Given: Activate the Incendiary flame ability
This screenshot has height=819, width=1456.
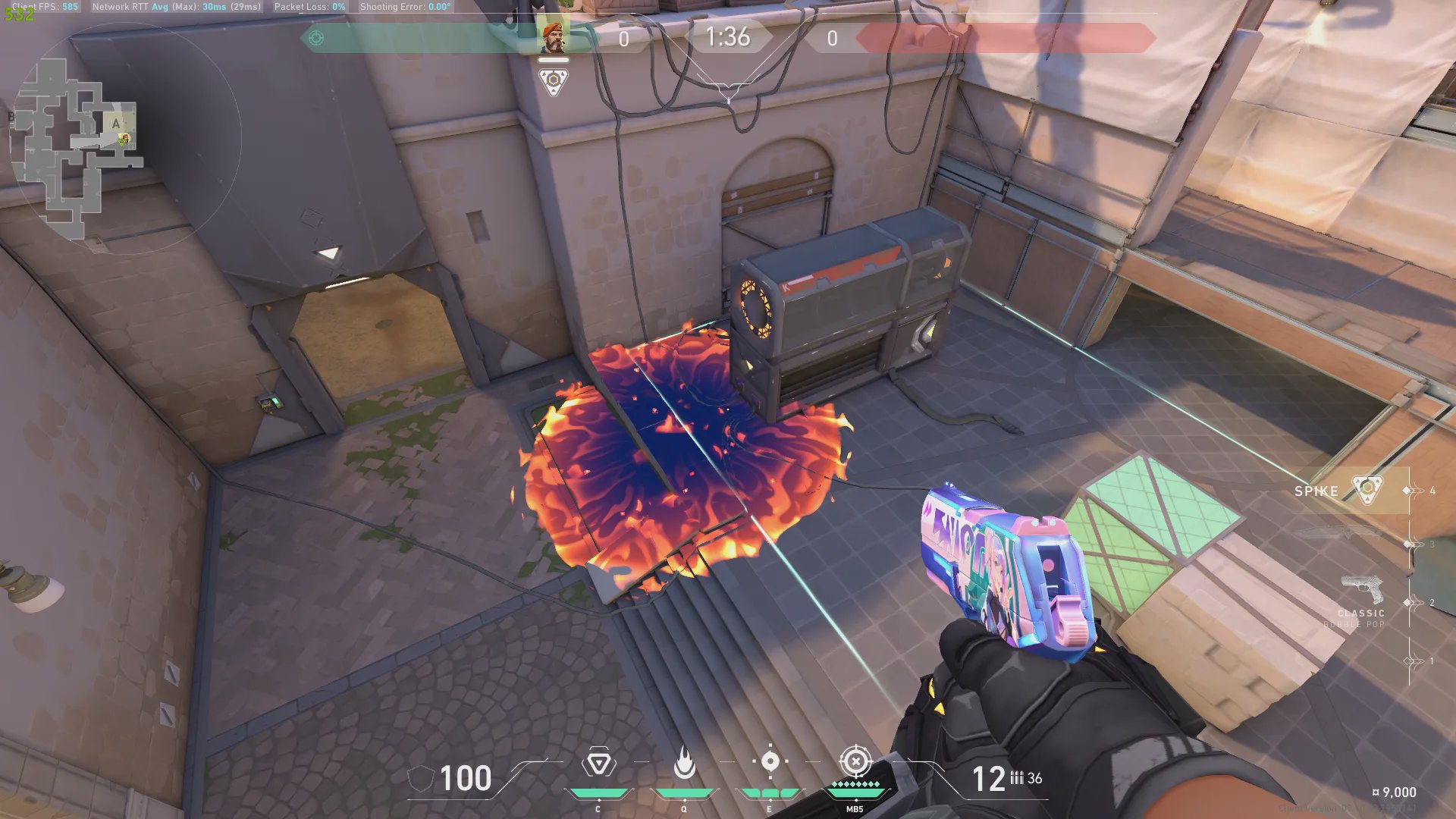Looking at the screenshot, I should click(684, 764).
